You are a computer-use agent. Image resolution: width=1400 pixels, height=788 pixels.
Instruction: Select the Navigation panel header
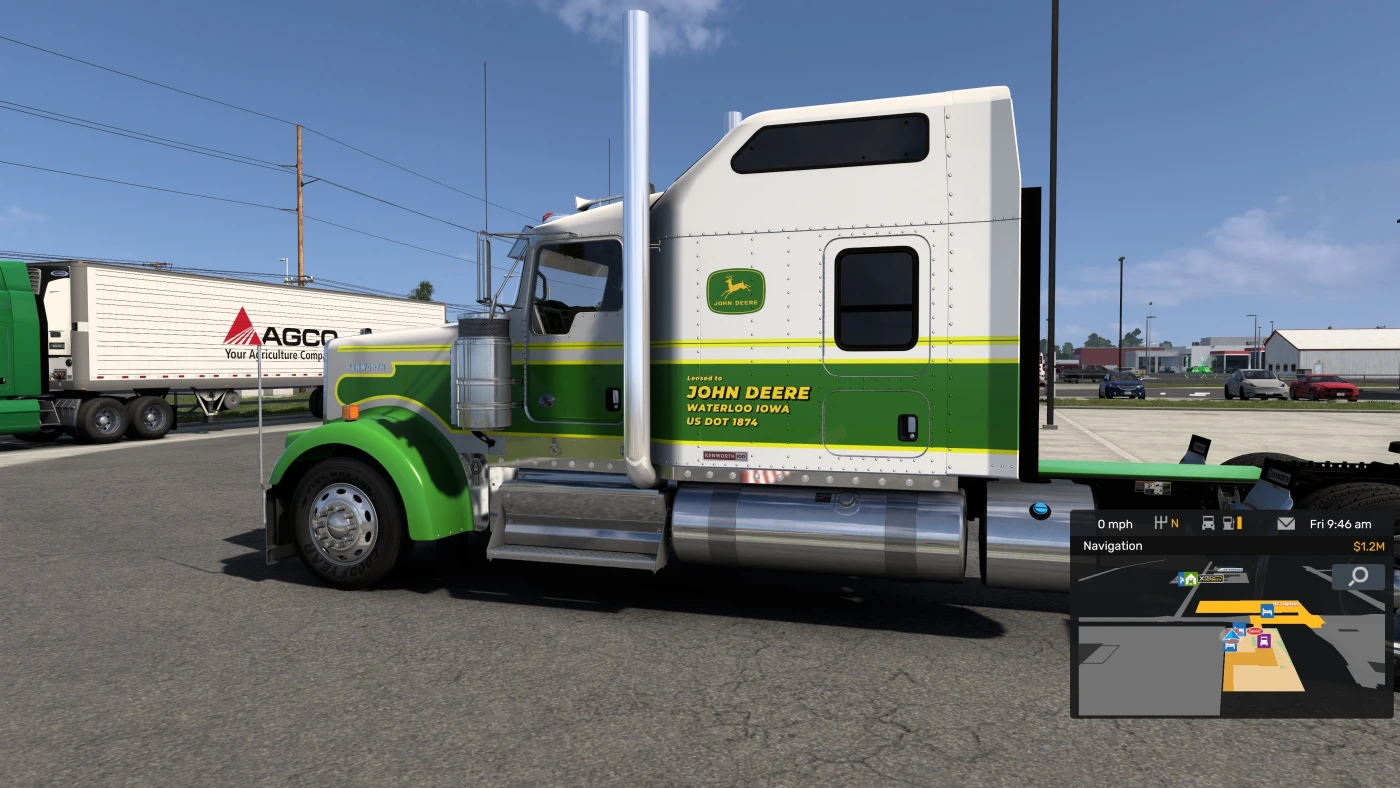point(1112,545)
